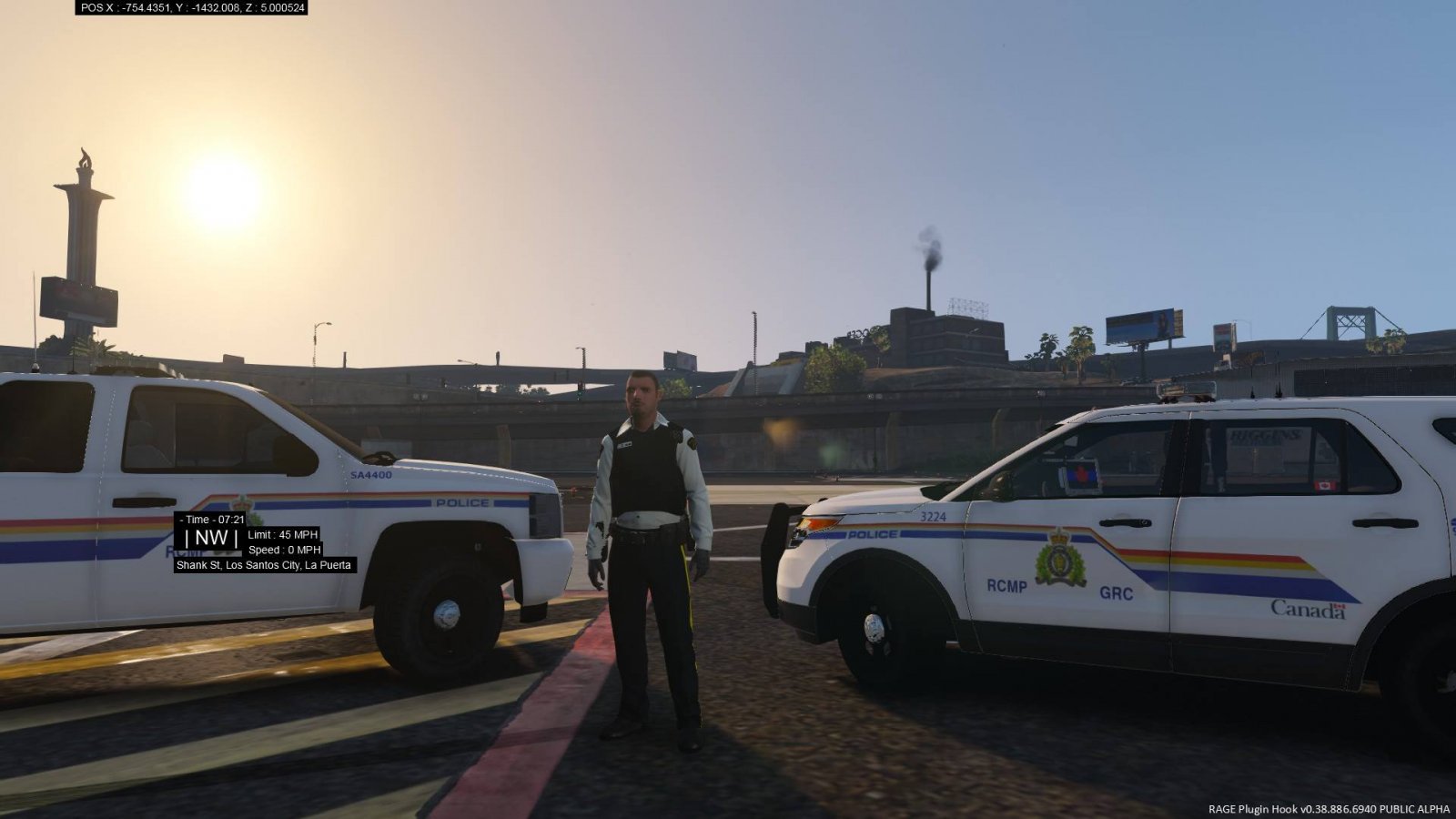
Task: Toggle the Limit: 45 MPH display
Action: [x=281, y=535]
